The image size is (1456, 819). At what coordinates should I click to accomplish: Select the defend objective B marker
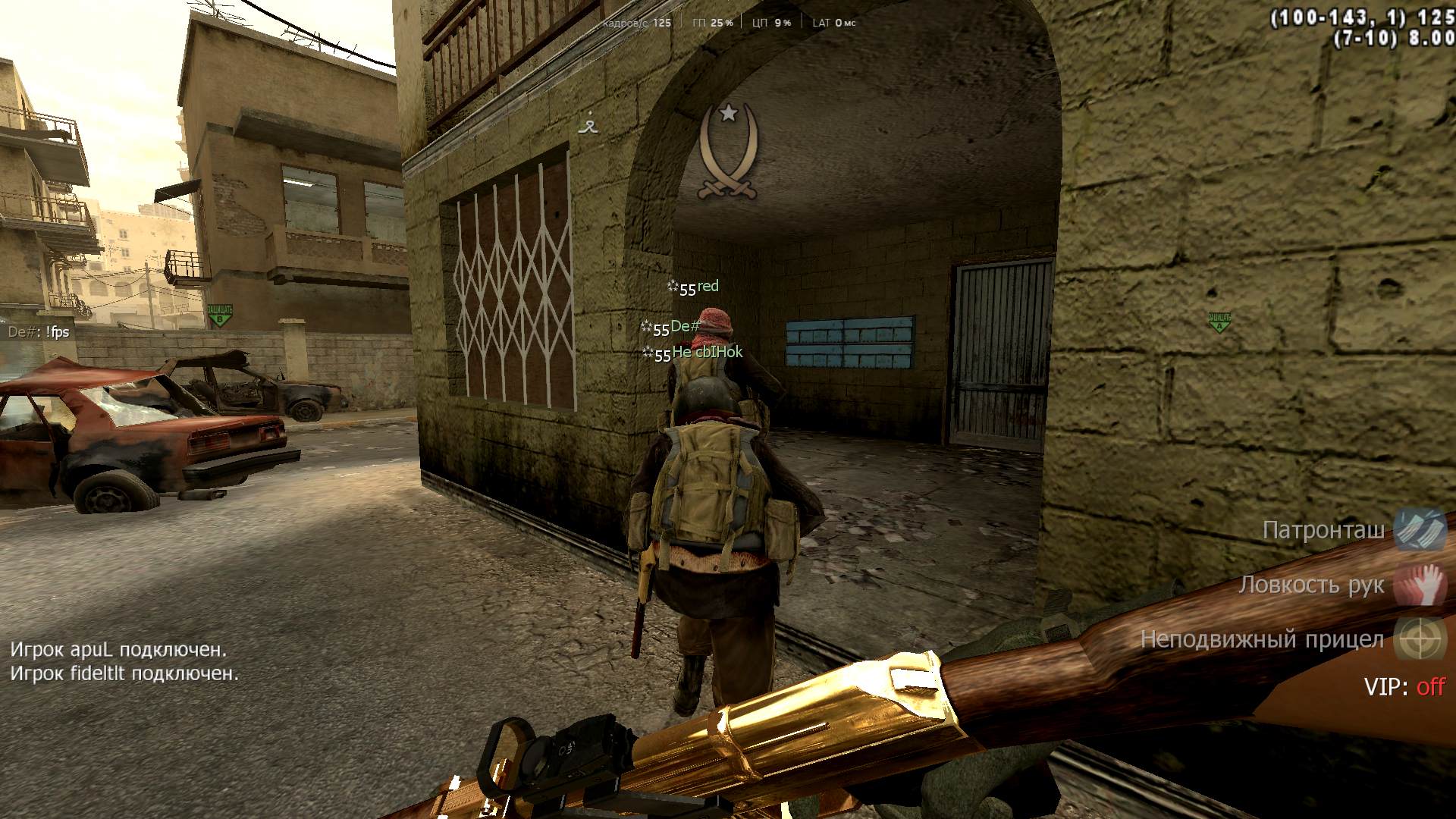(x=219, y=314)
